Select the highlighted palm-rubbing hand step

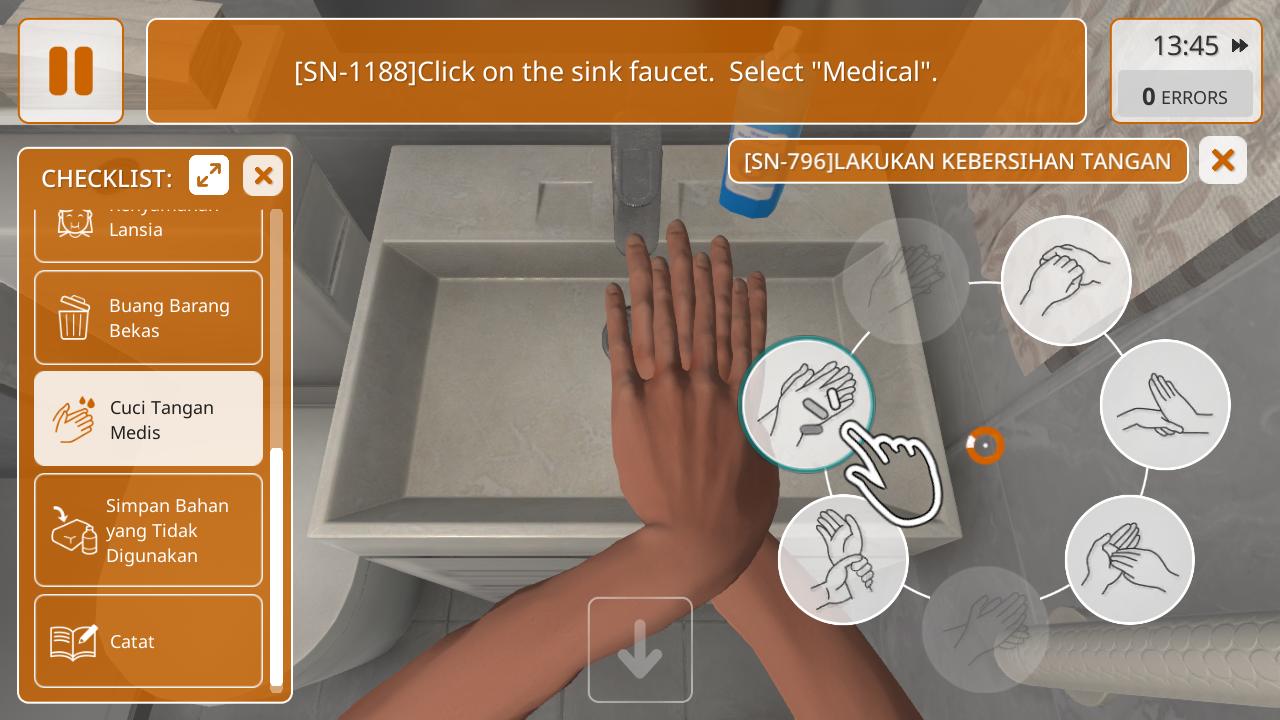(x=806, y=405)
